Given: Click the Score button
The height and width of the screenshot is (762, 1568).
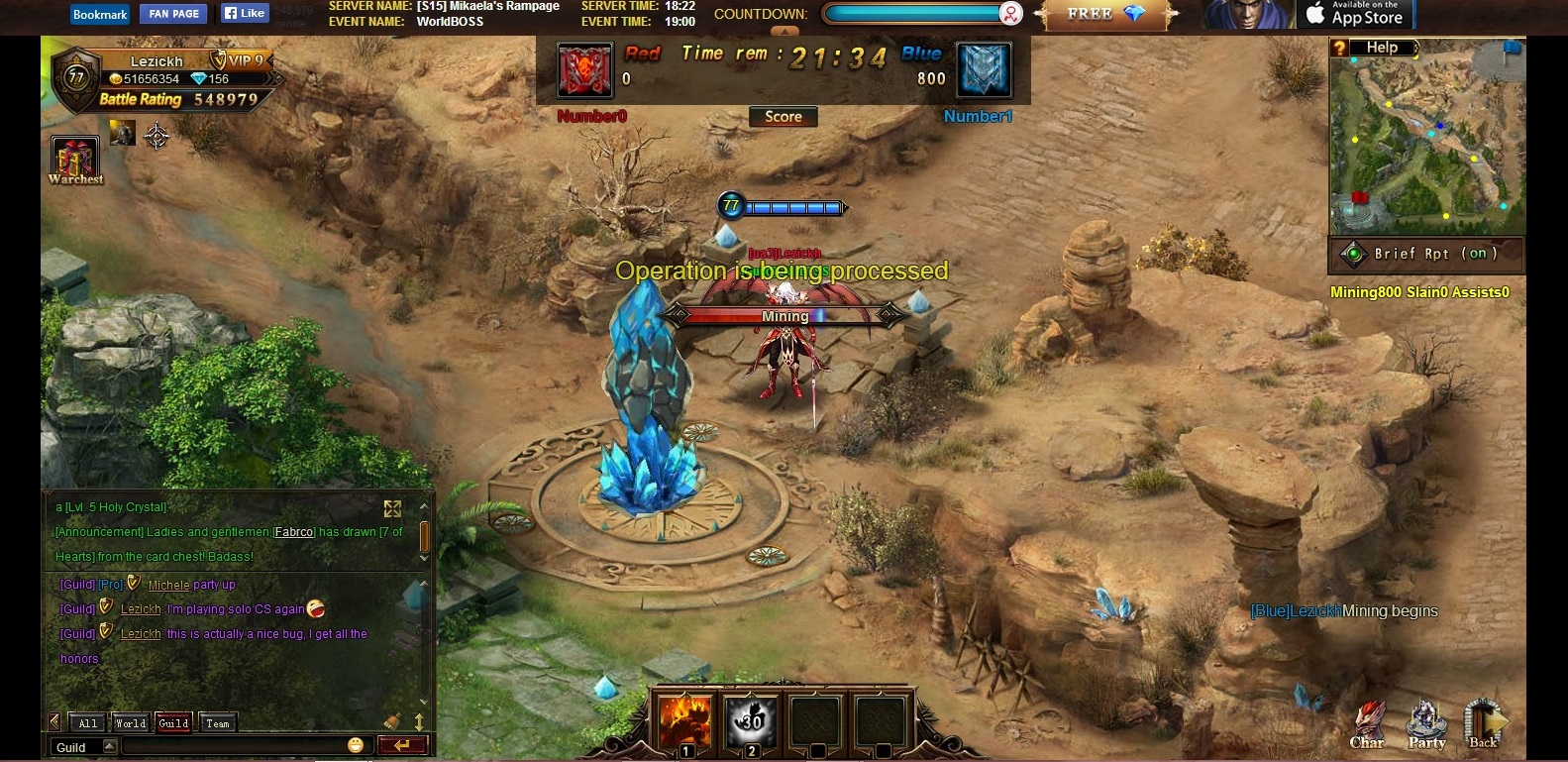Looking at the screenshot, I should click(783, 117).
